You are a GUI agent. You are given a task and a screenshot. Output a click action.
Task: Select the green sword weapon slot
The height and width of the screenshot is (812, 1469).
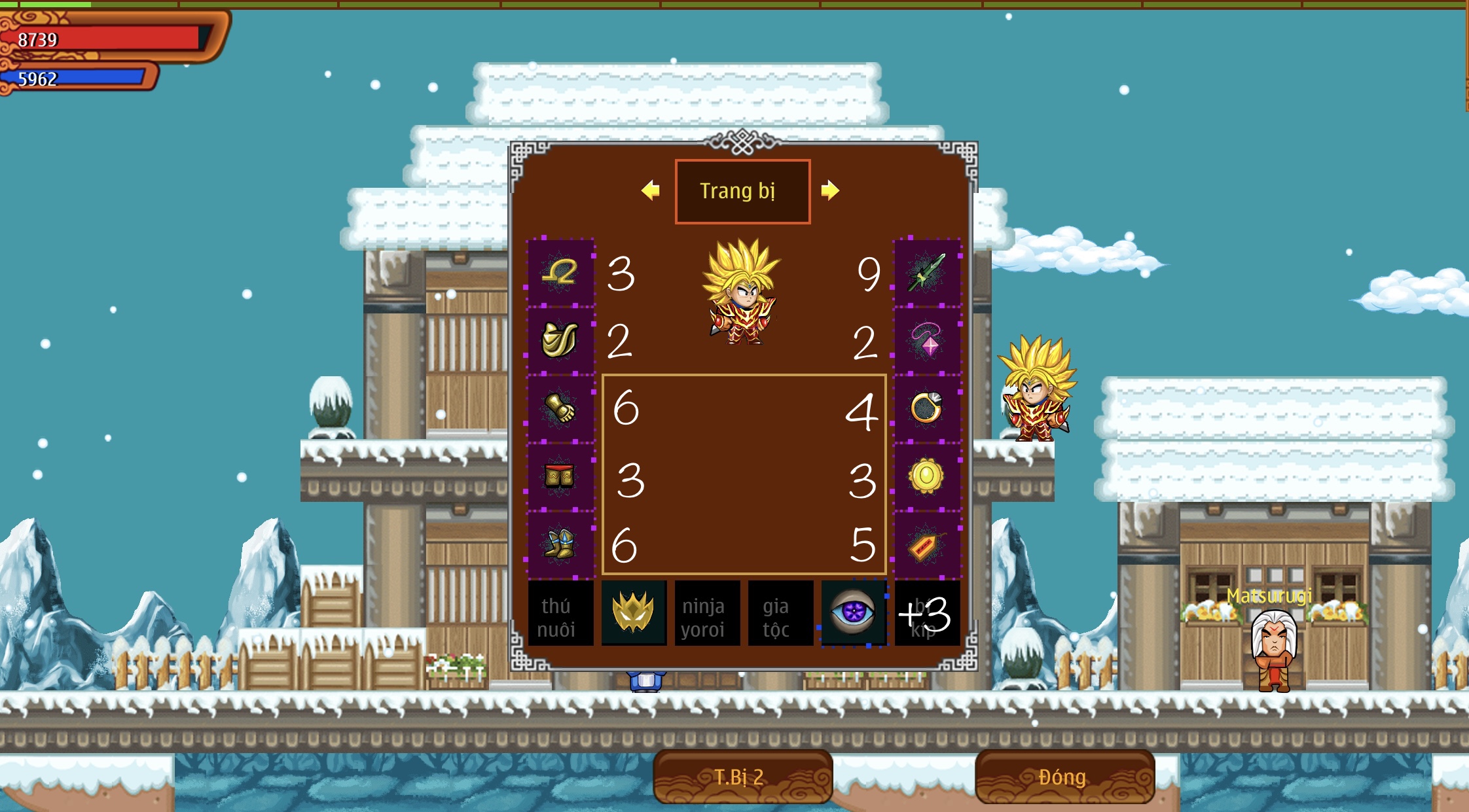[x=927, y=273]
